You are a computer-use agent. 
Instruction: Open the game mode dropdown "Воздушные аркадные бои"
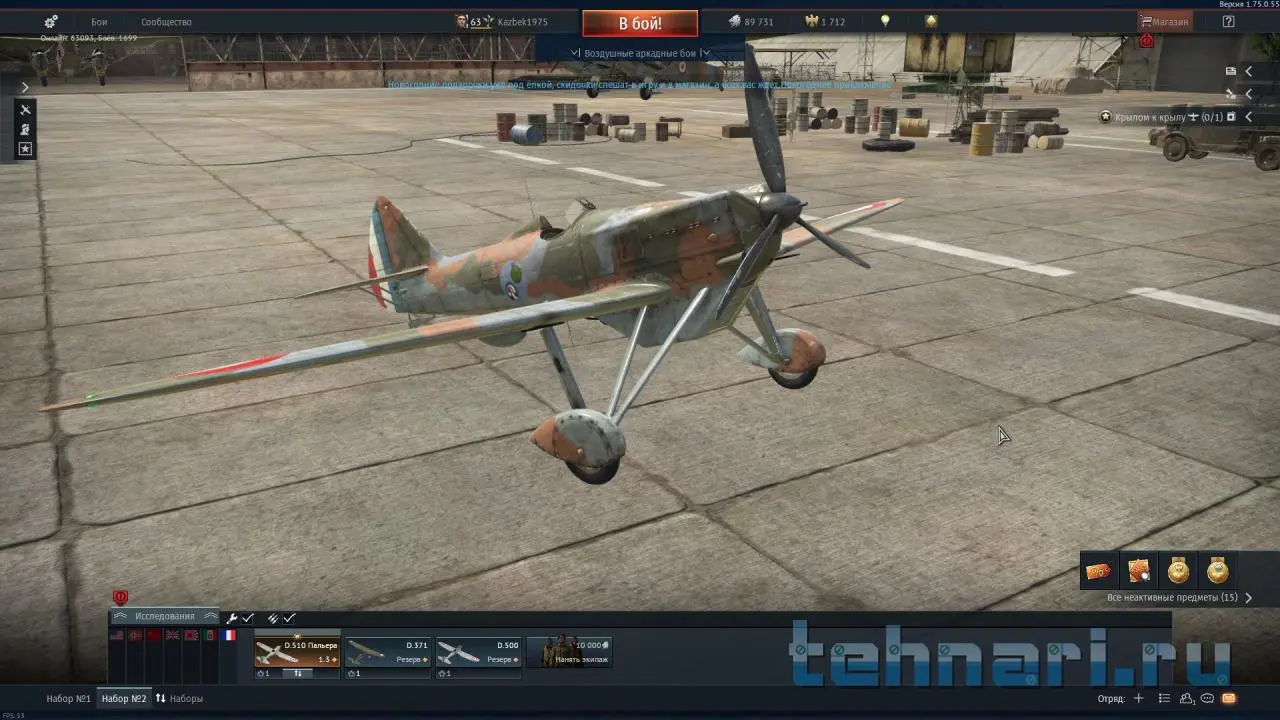tap(640, 53)
